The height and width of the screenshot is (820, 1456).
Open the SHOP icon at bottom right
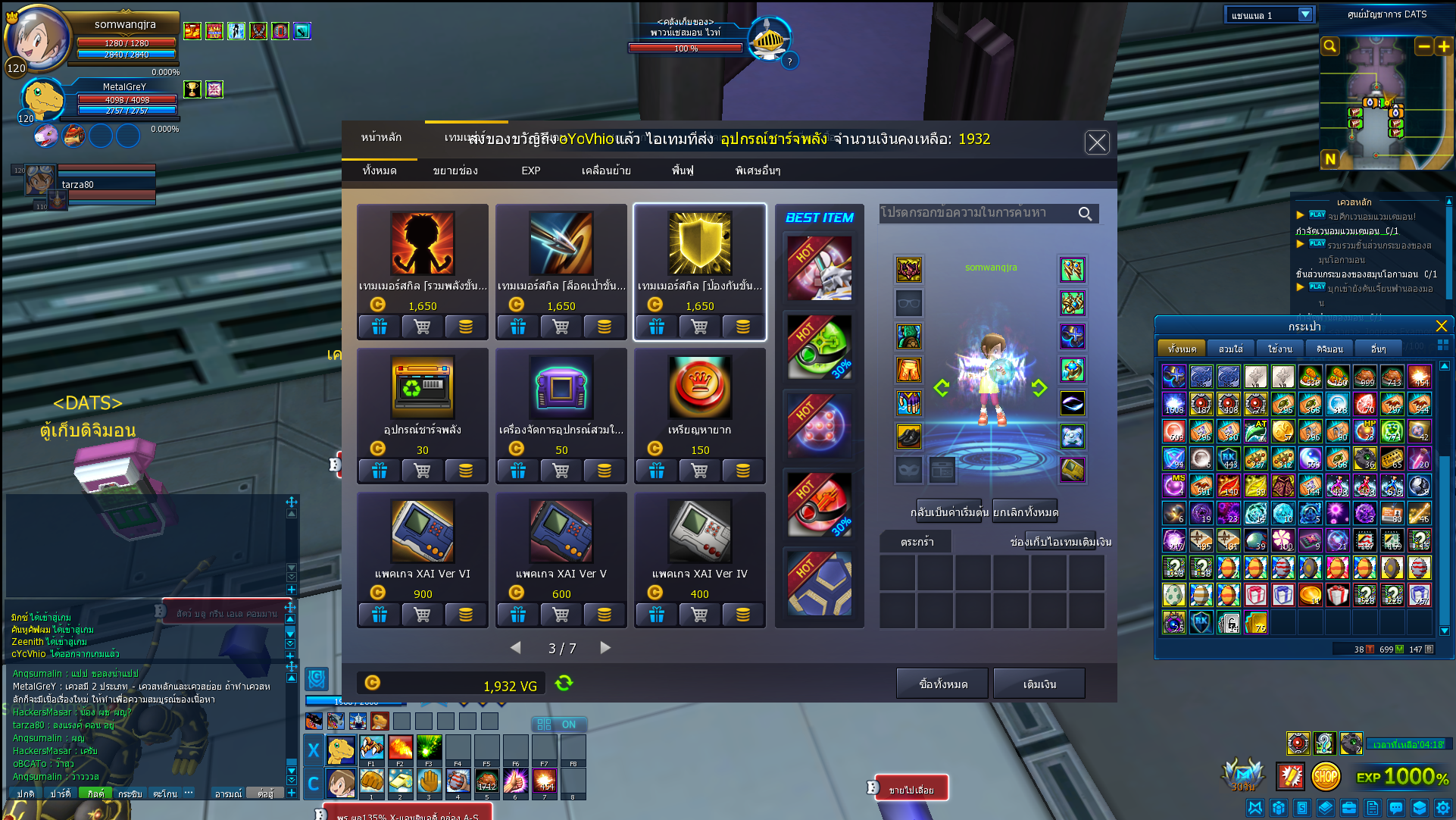[1325, 776]
